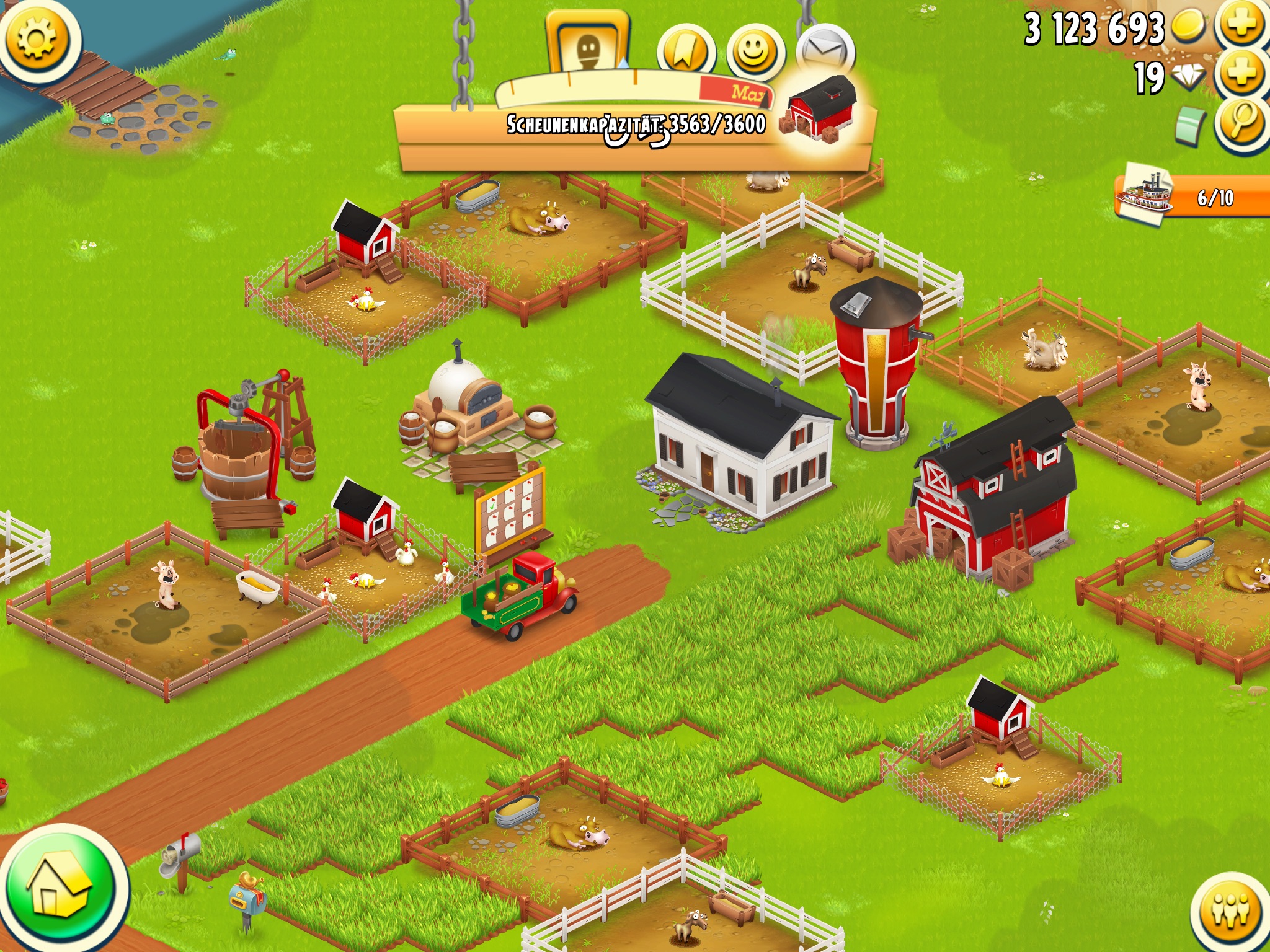This screenshot has width=1270, height=952.
Task: Open the riverboat 6/10 task tracker
Action: [1191, 197]
